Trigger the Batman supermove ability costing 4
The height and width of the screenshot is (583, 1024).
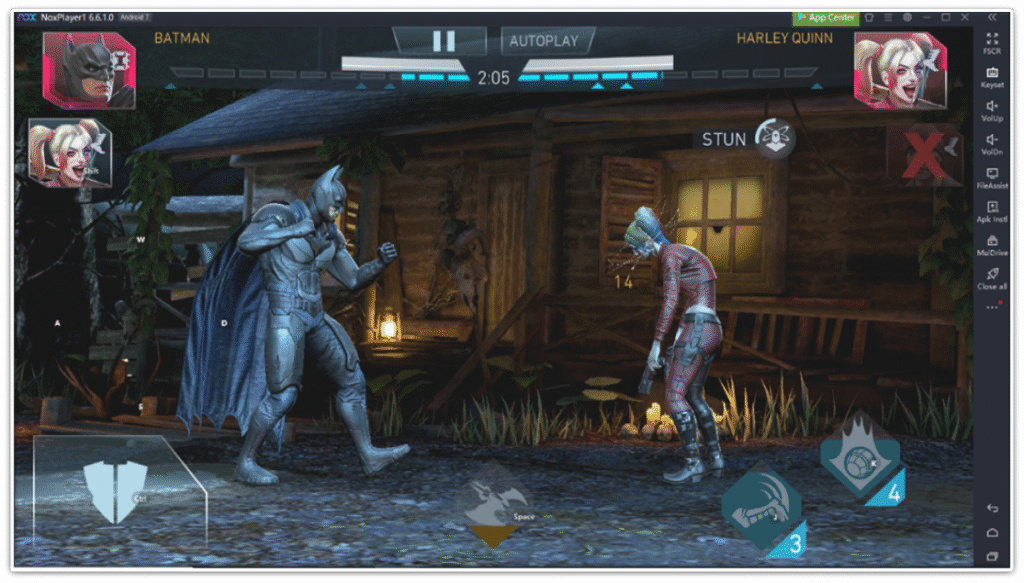(x=860, y=461)
